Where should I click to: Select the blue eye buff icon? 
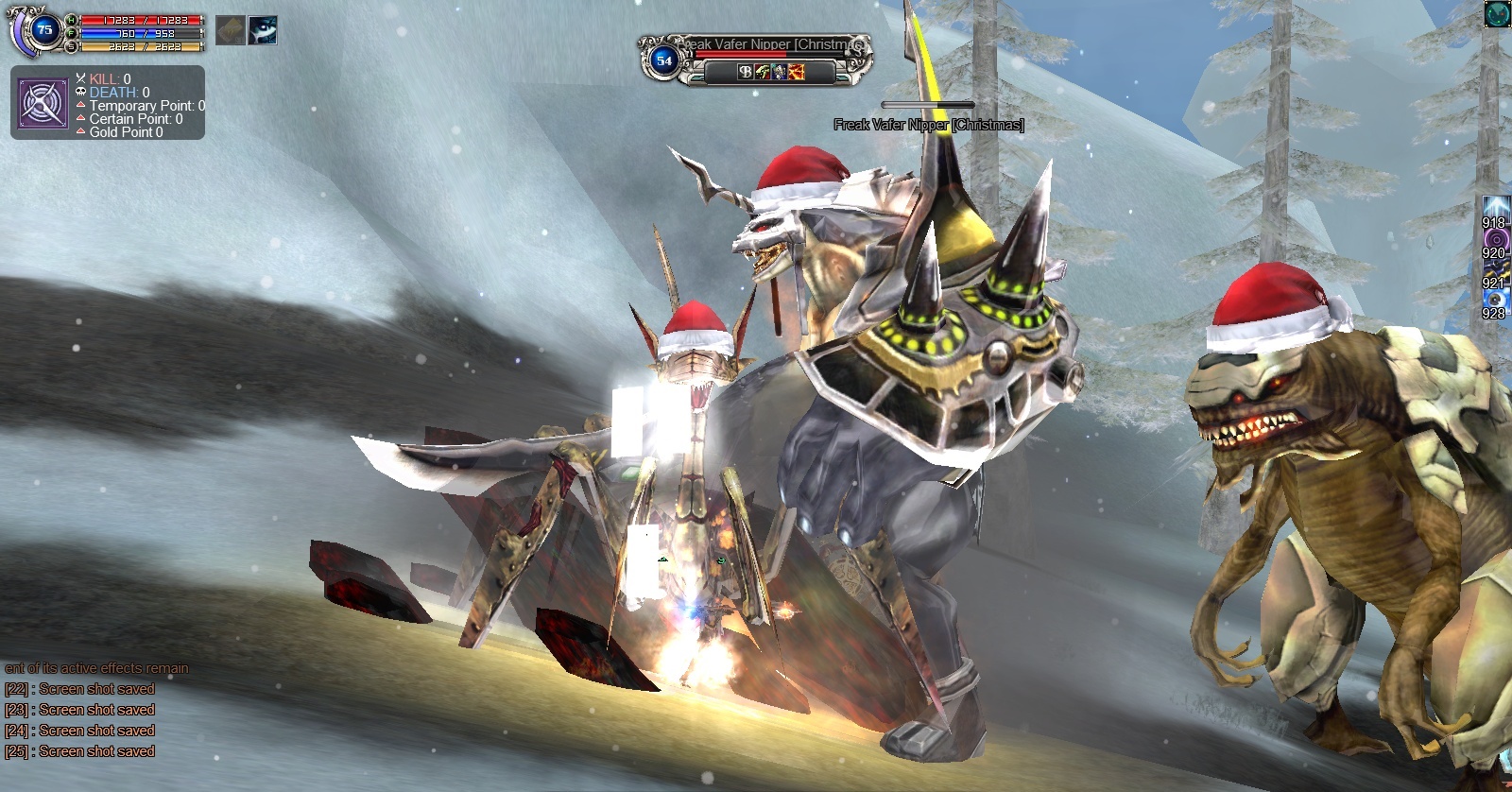(263, 30)
